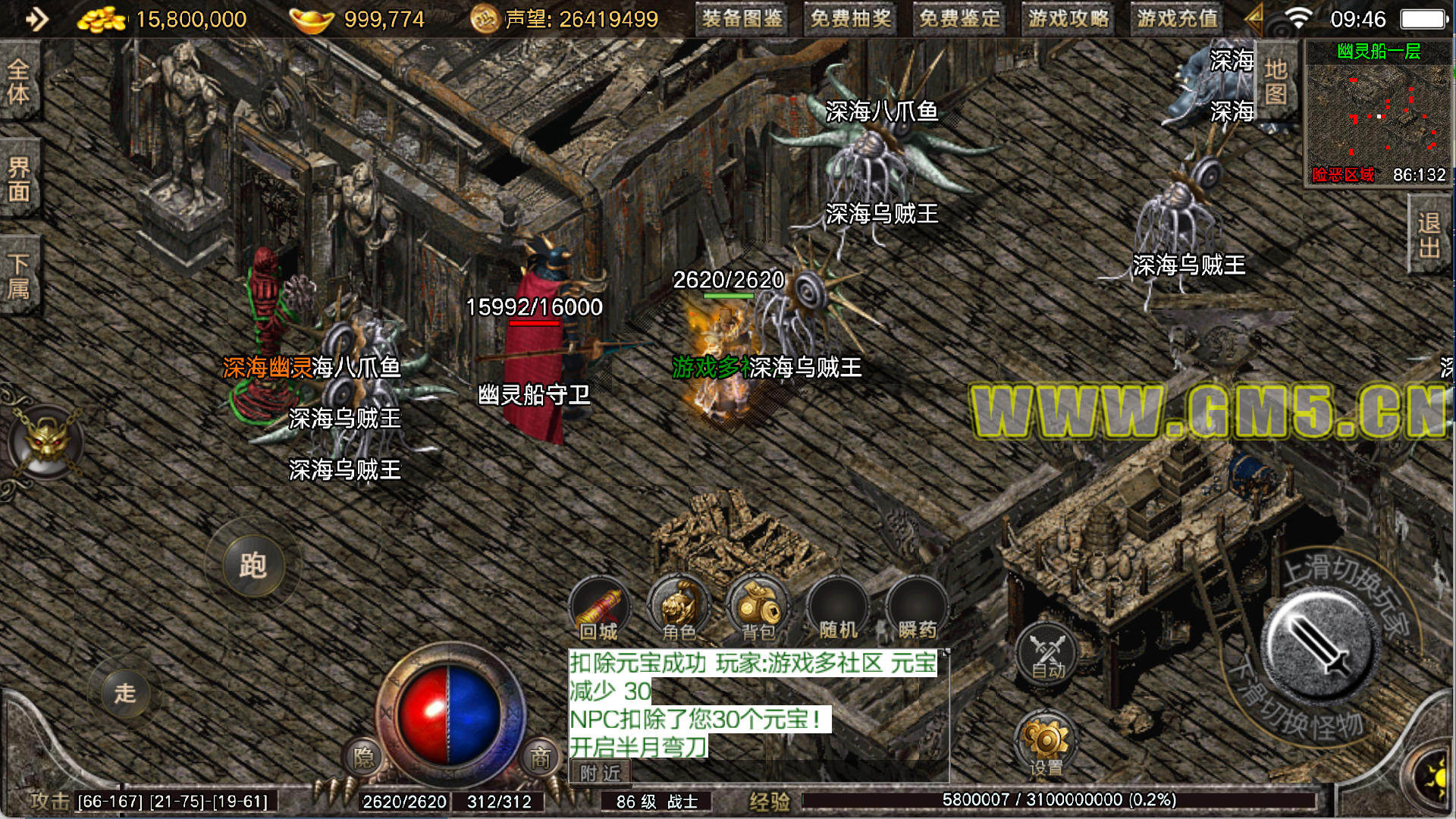Open the 装备图鉴 equipment catalog

click(x=742, y=19)
